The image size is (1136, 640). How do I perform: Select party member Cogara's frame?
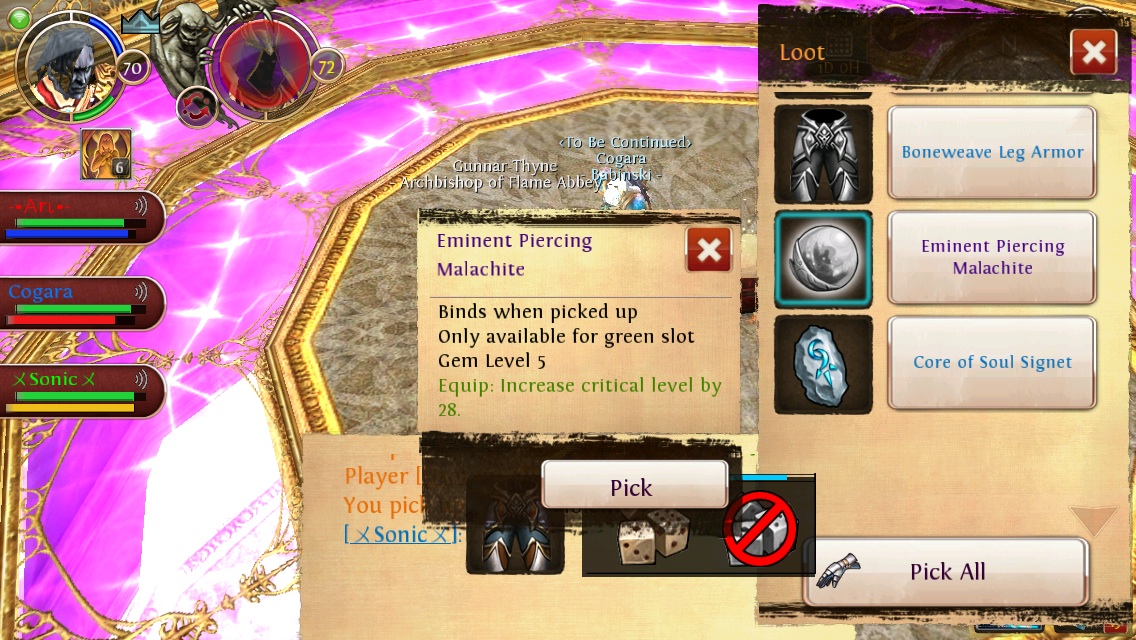[x=80, y=303]
